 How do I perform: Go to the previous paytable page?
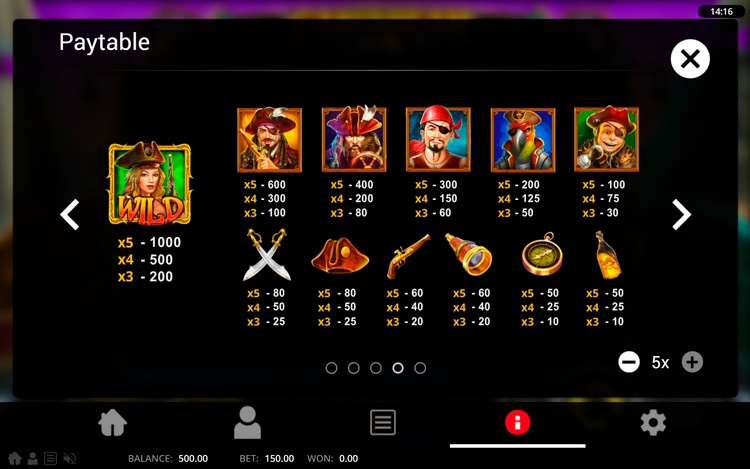70,214
